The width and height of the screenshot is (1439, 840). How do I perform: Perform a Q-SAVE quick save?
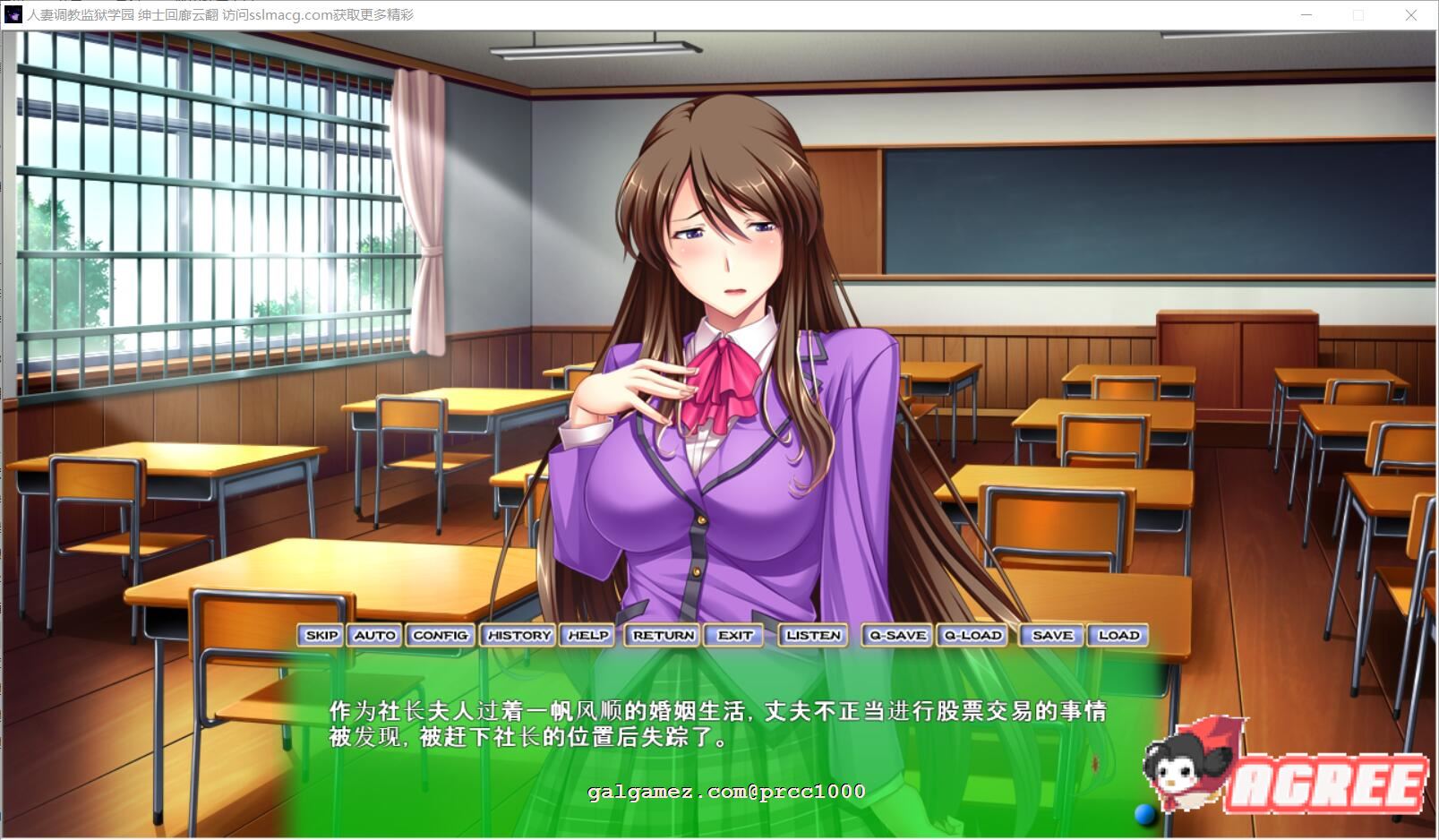pos(895,635)
